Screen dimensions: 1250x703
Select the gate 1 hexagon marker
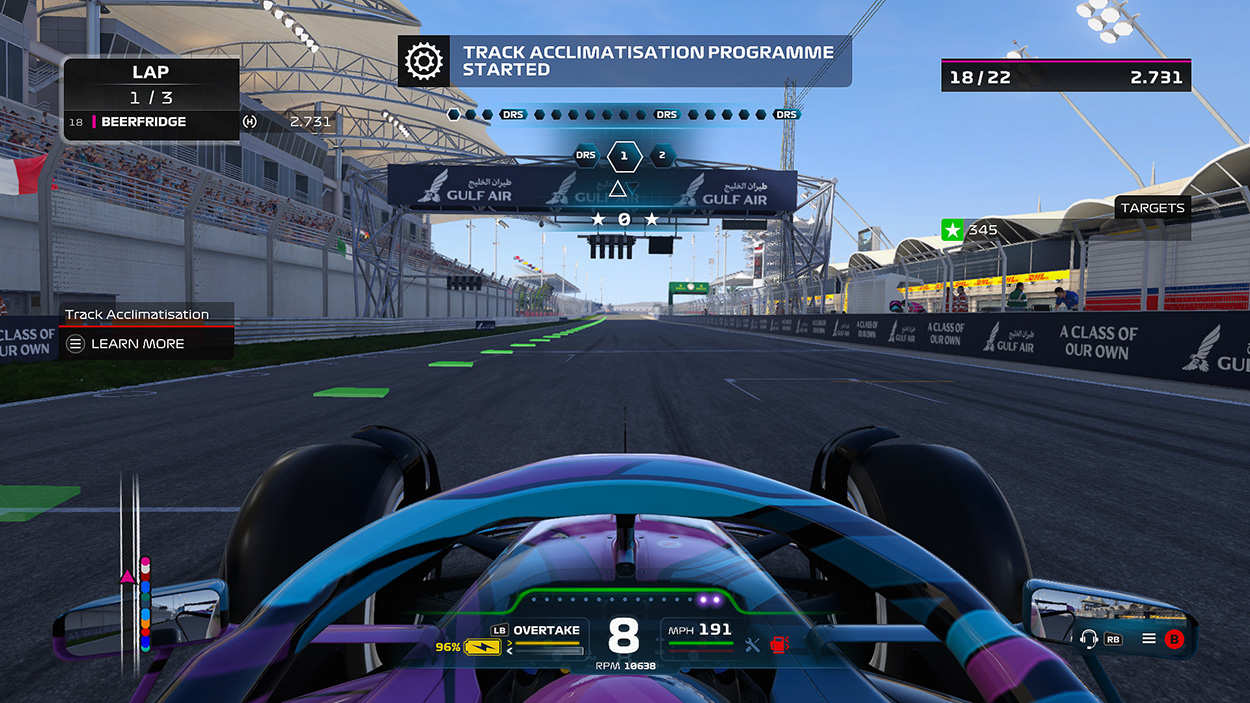[x=624, y=156]
